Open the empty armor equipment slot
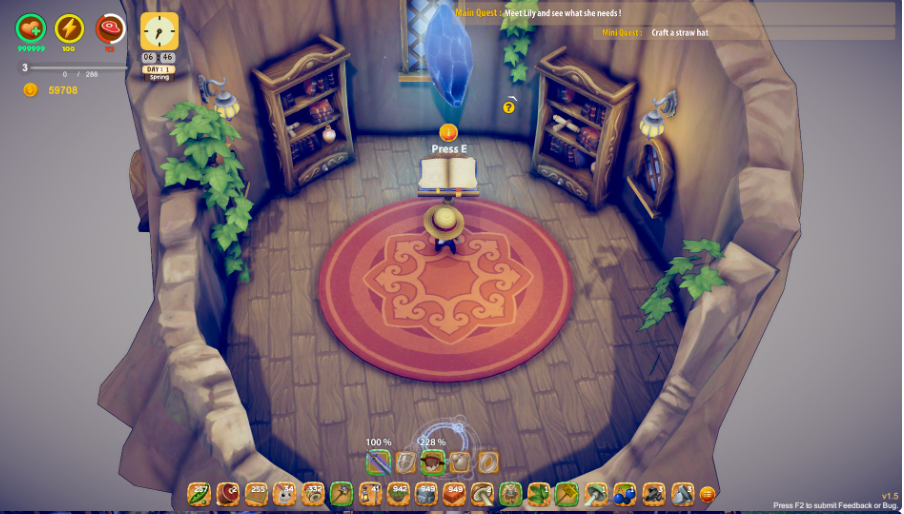904x514 pixels. click(459, 462)
